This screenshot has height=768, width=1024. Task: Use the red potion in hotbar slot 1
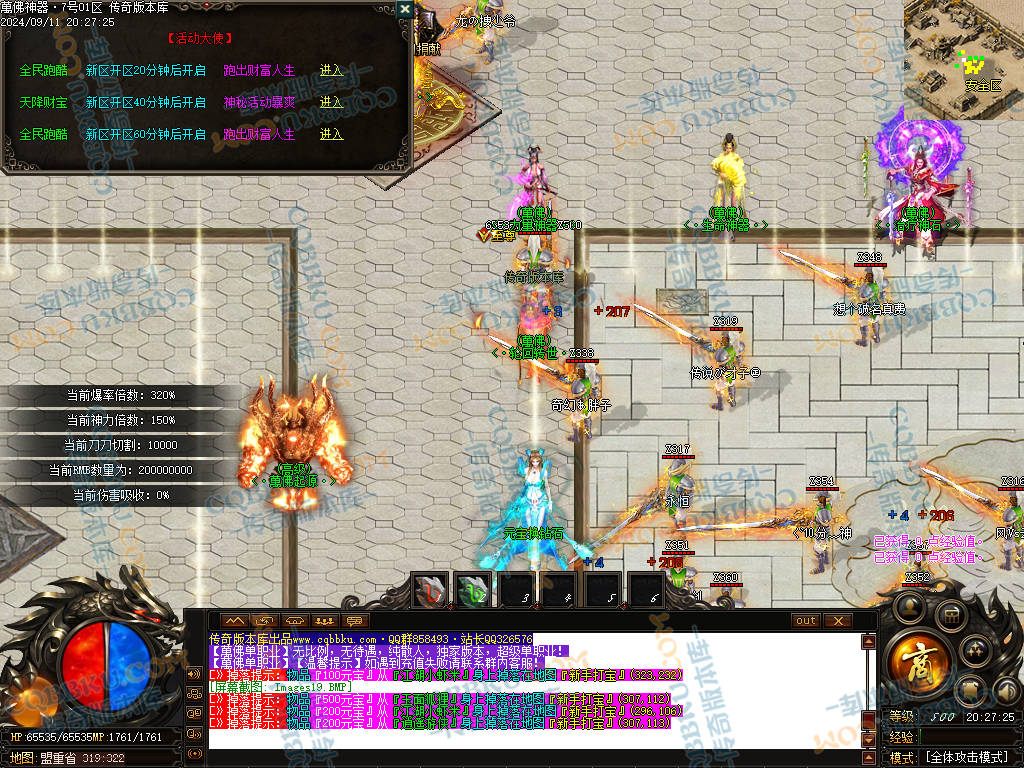pyautogui.click(x=431, y=591)
